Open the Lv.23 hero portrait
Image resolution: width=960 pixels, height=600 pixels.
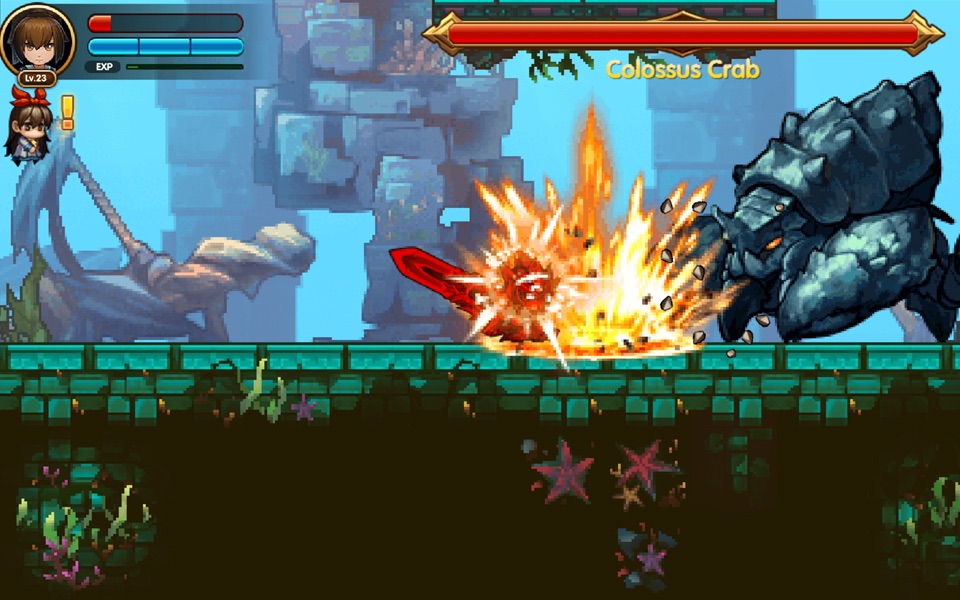(x=38, y=41)
